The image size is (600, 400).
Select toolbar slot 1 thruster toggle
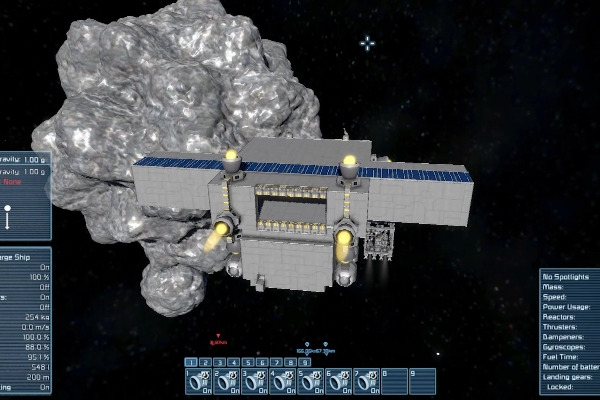click(x=199, y=381)
